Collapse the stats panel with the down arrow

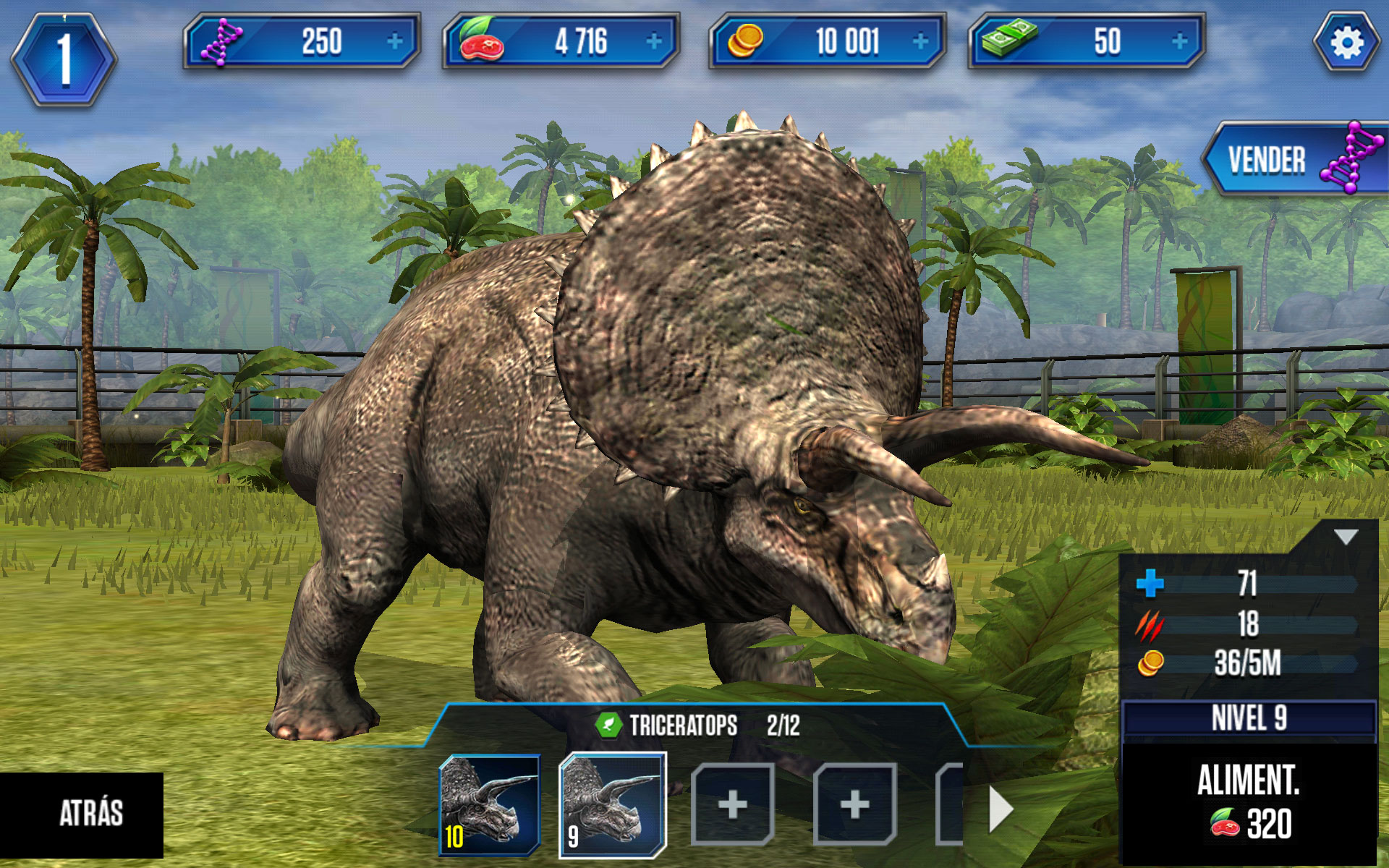(1346, 537)
